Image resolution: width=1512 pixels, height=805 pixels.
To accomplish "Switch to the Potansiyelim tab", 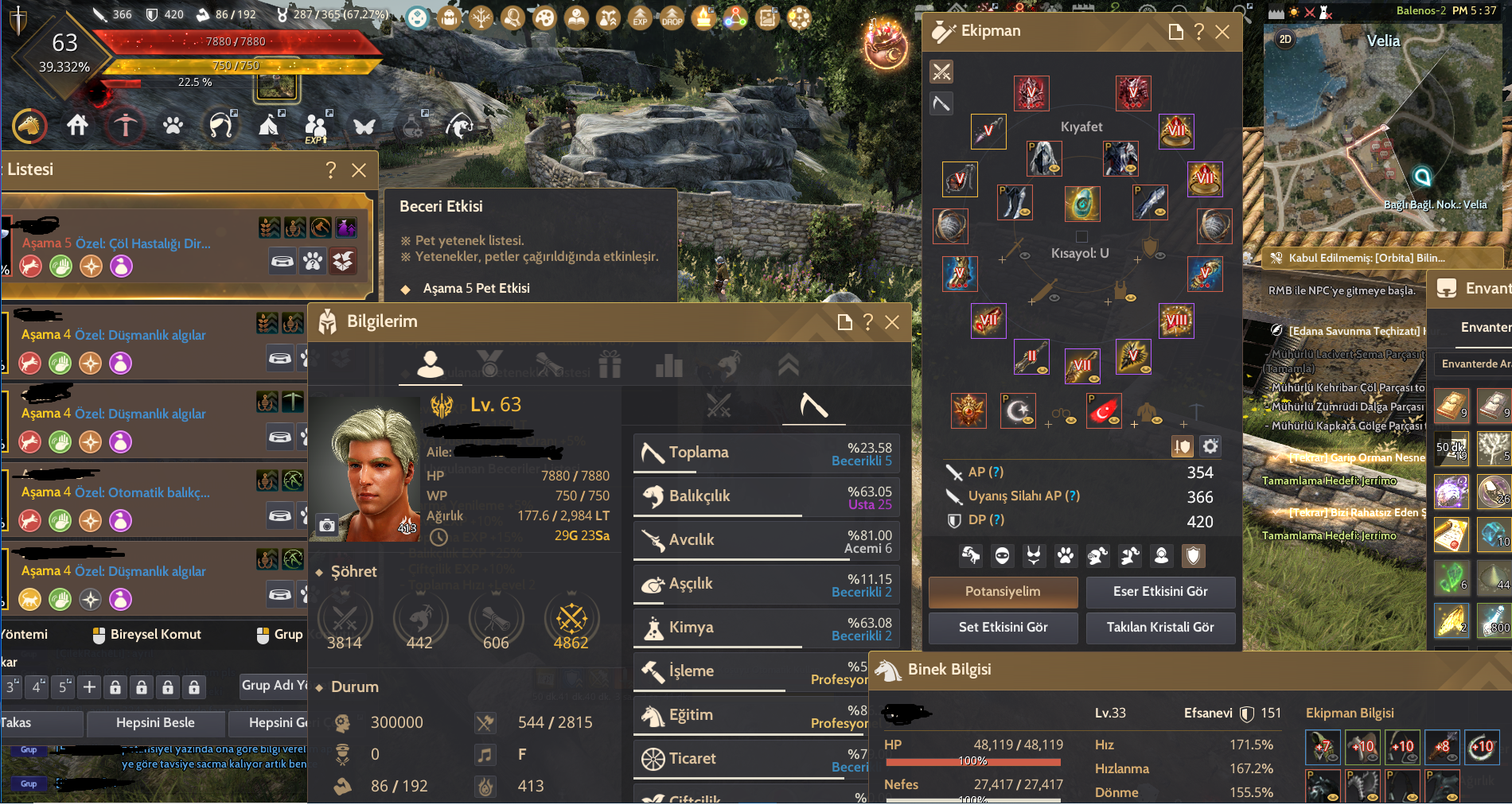I will (1002, 593).
